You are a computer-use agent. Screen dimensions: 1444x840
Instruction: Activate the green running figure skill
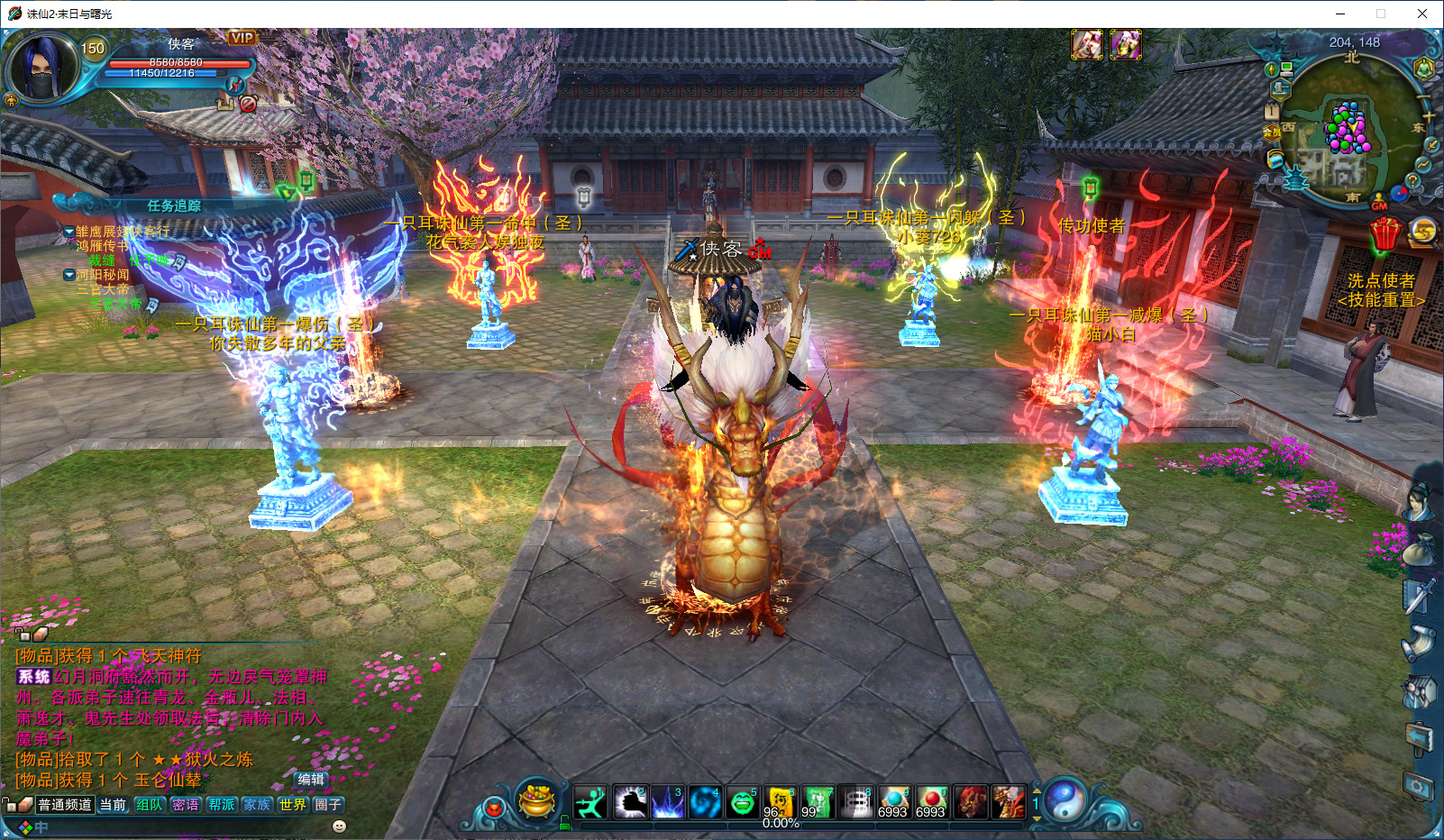(x=591, y=802)
